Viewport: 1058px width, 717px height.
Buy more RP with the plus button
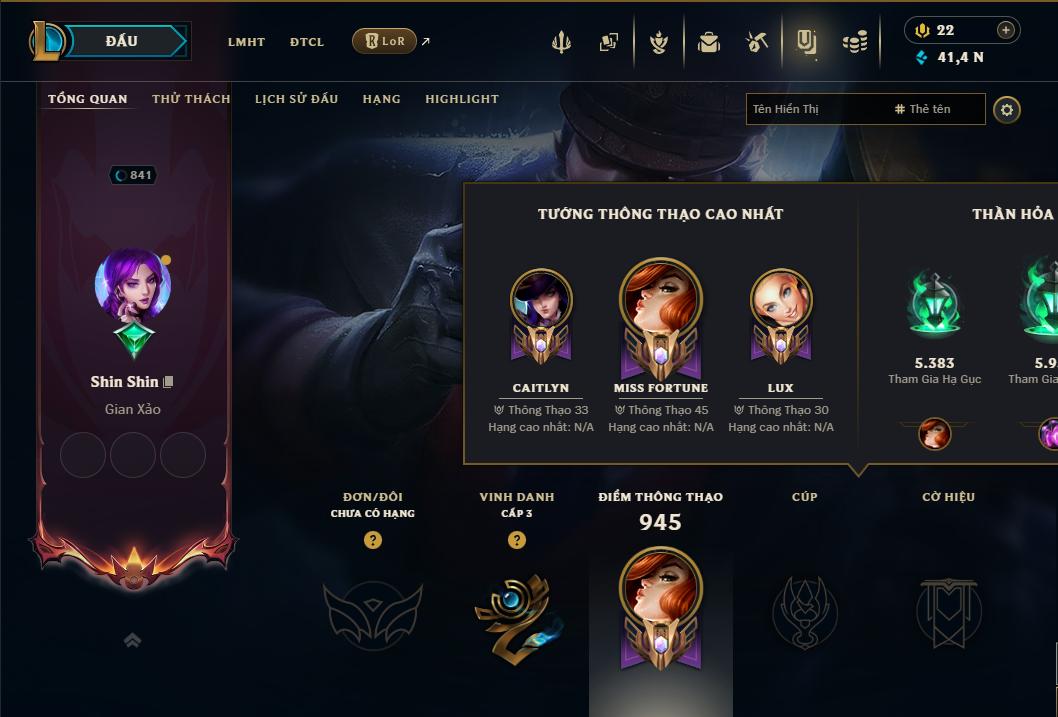(x=1005, y=30)
